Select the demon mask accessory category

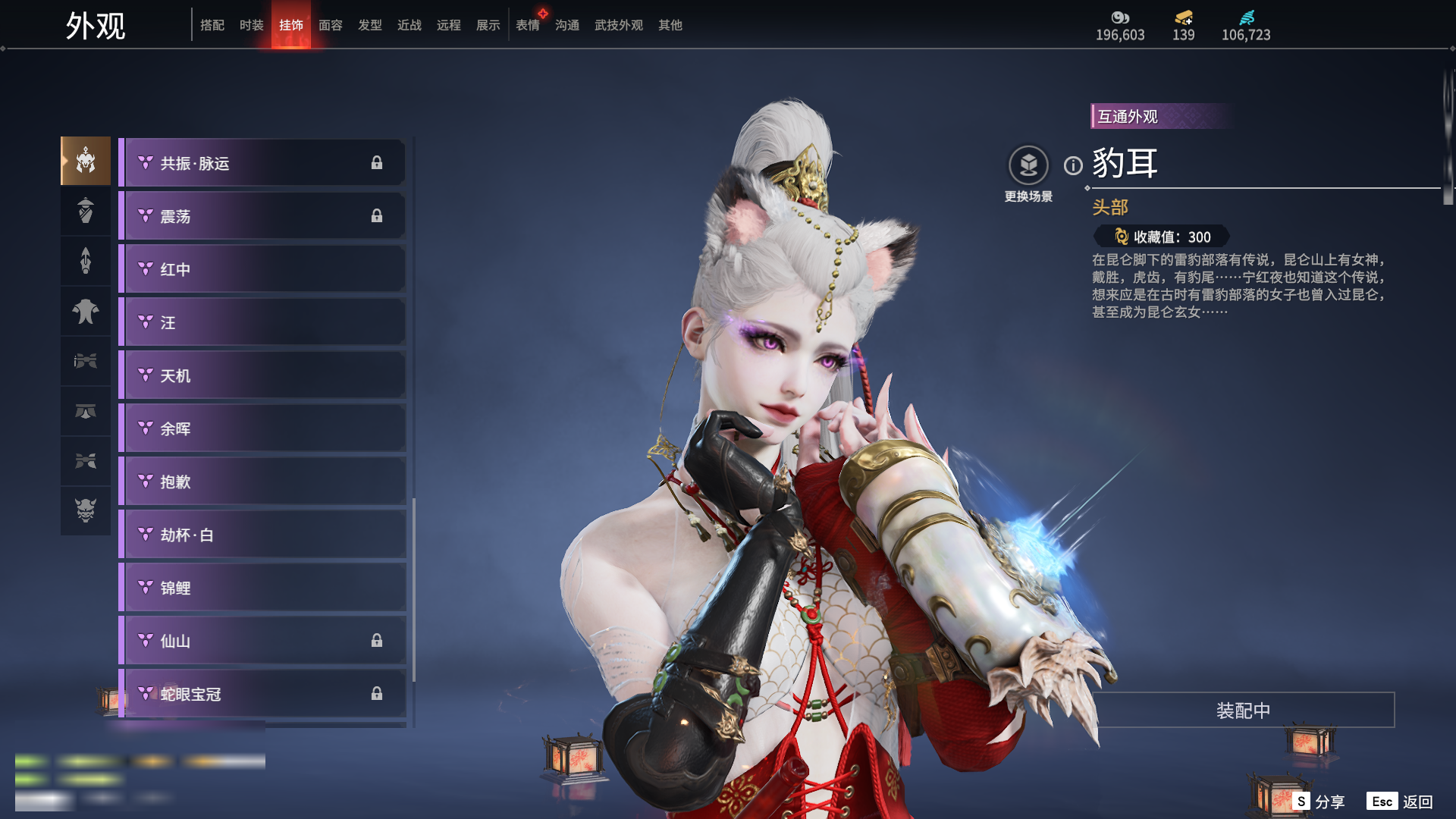tap(86, 510)
